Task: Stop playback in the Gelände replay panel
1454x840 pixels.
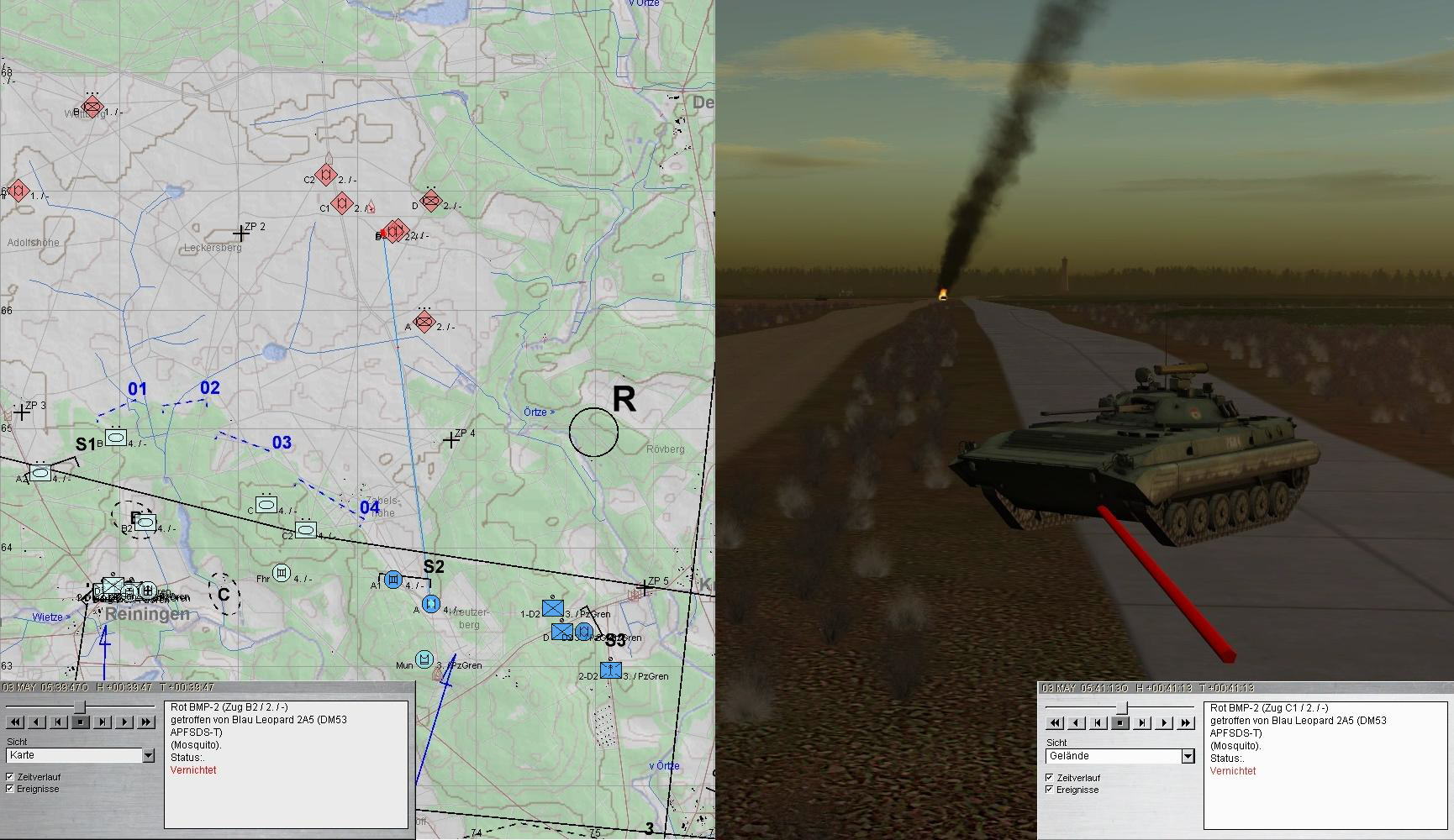Action: pyautogui.click(x=1120, y=722)
